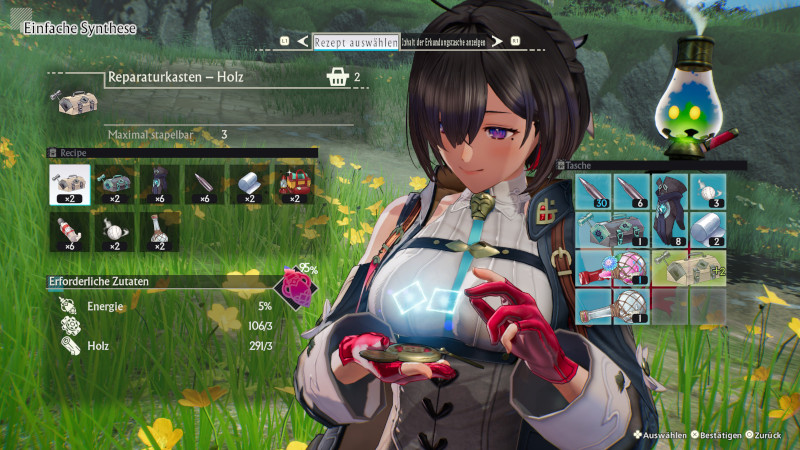Select the bag slot with 6 bullets
The image size is (800, 450).
[x=633, y=191]
